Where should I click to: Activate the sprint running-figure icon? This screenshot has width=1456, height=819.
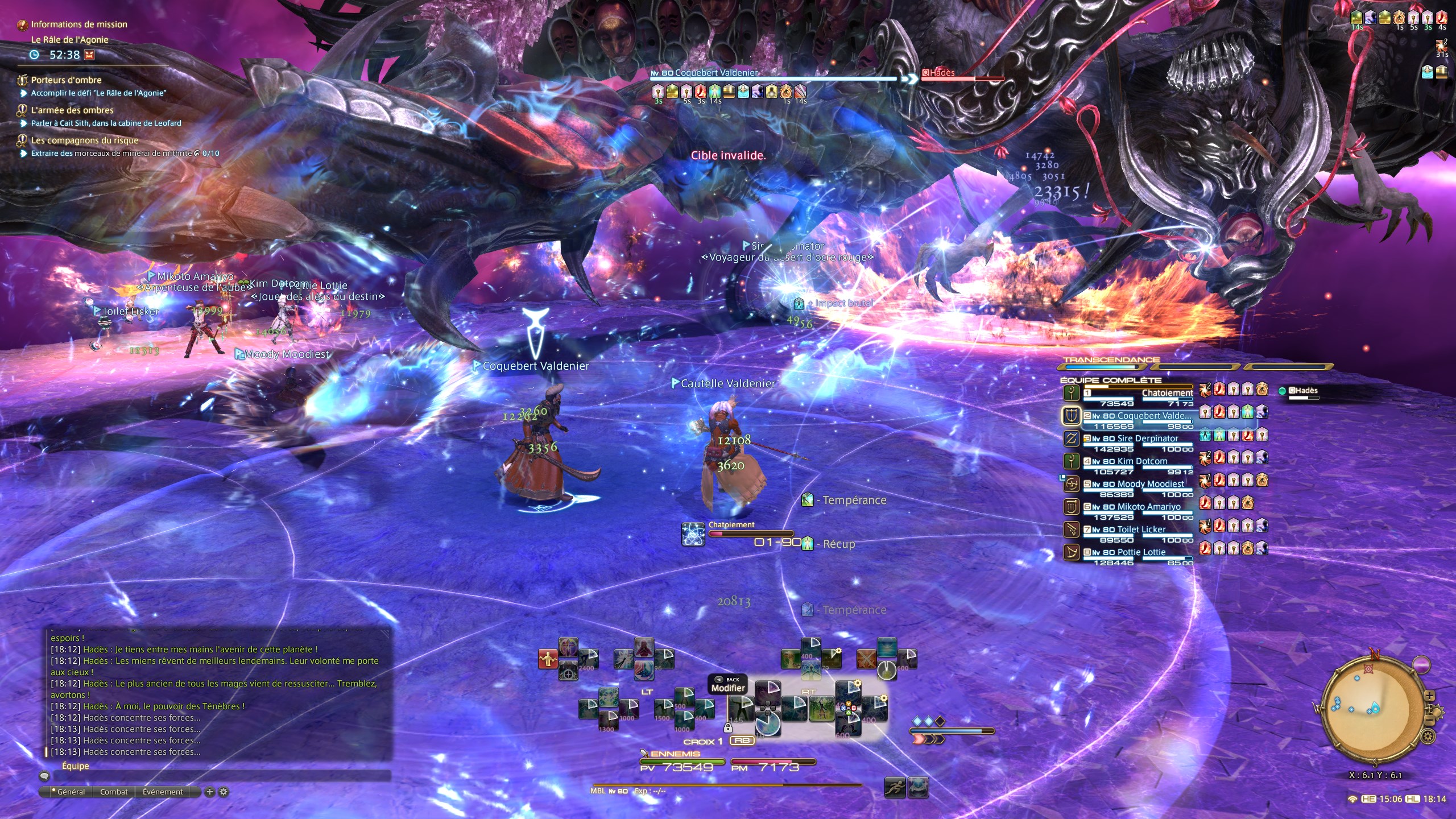coord(895,788)
